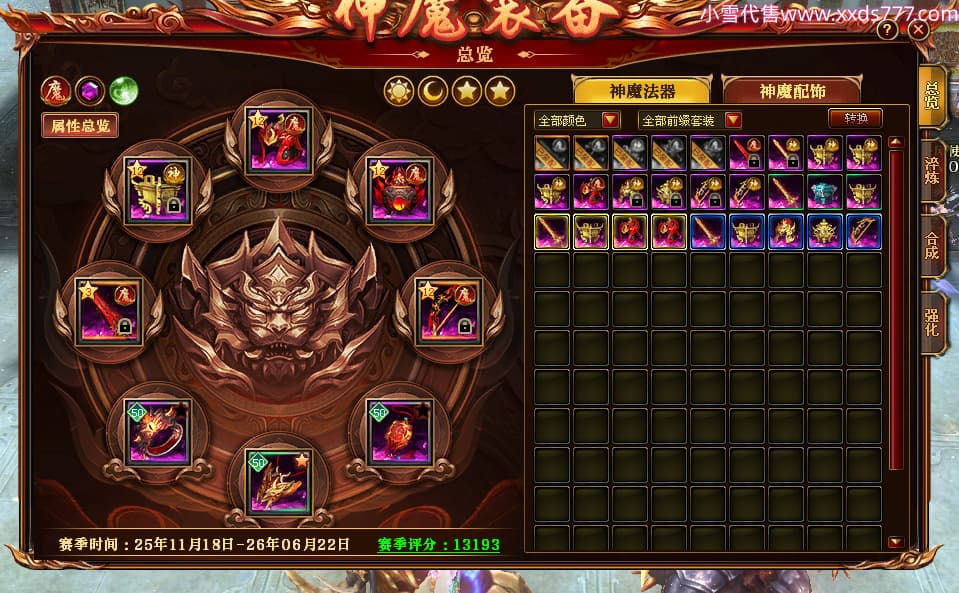Select the 强化 side tab

(932, 323)
